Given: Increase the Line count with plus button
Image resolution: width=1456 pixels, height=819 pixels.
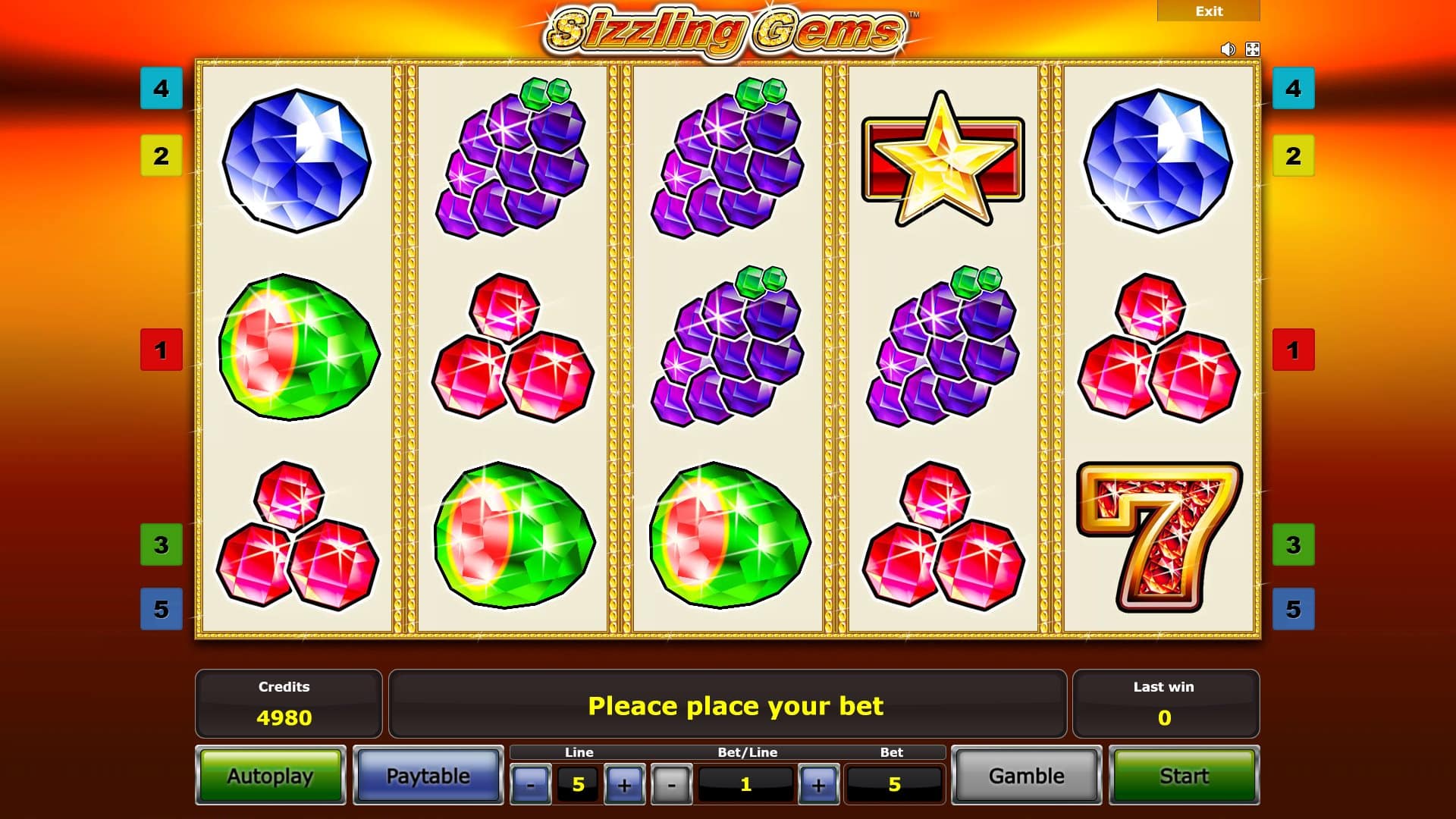Looking at the screenshot, I should coord(623,785).
